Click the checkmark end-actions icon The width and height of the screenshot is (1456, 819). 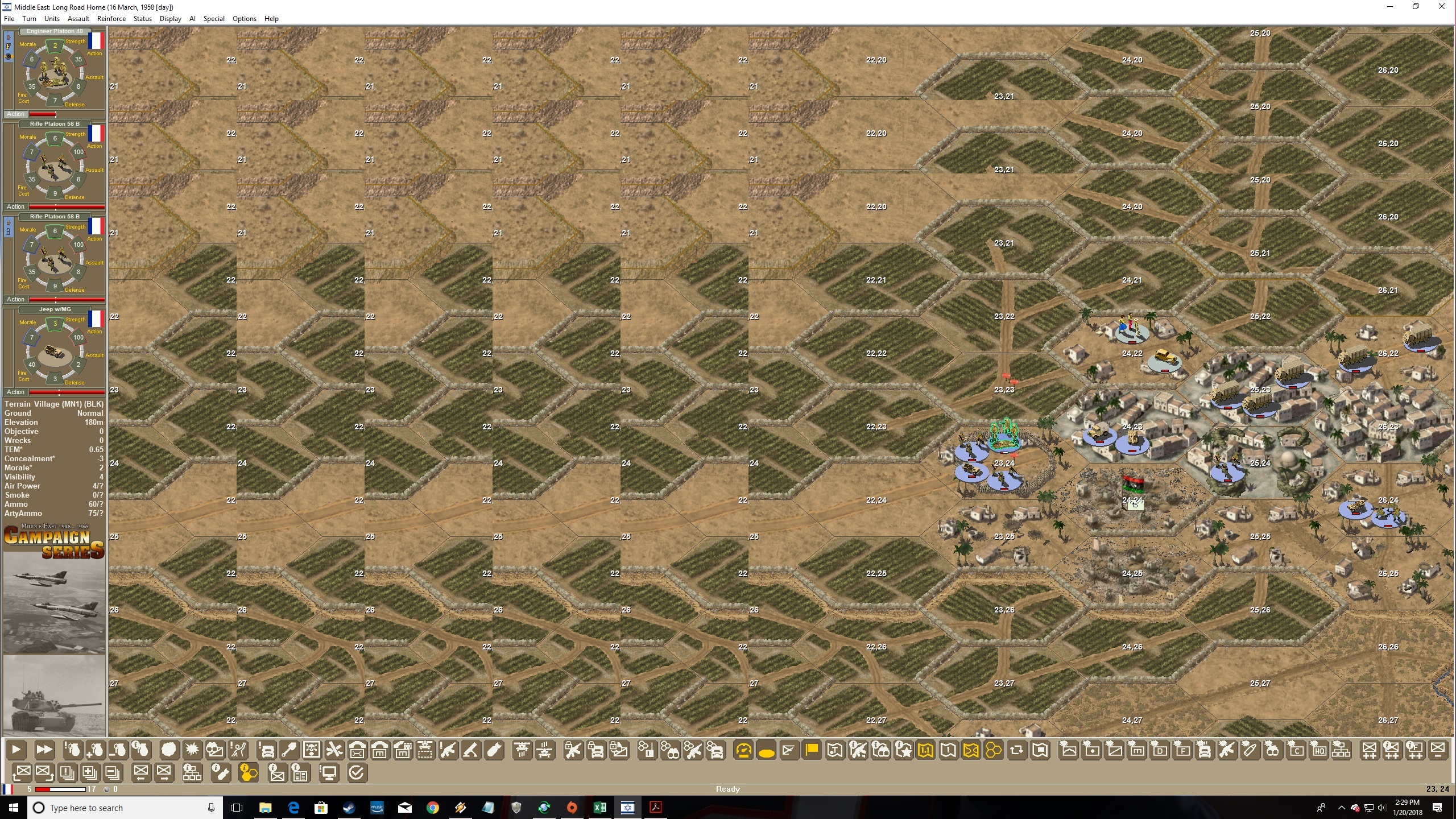click(x=357, y=772)
